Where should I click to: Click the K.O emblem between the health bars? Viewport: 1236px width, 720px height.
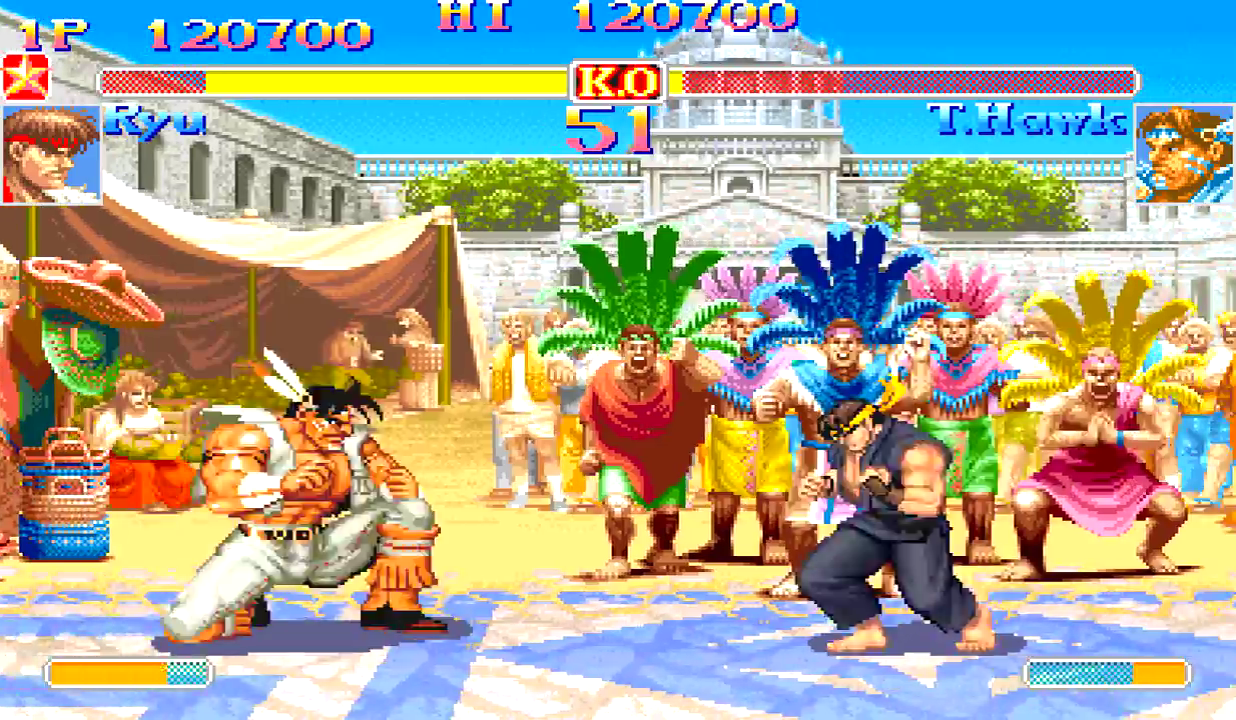pos(618,81)
